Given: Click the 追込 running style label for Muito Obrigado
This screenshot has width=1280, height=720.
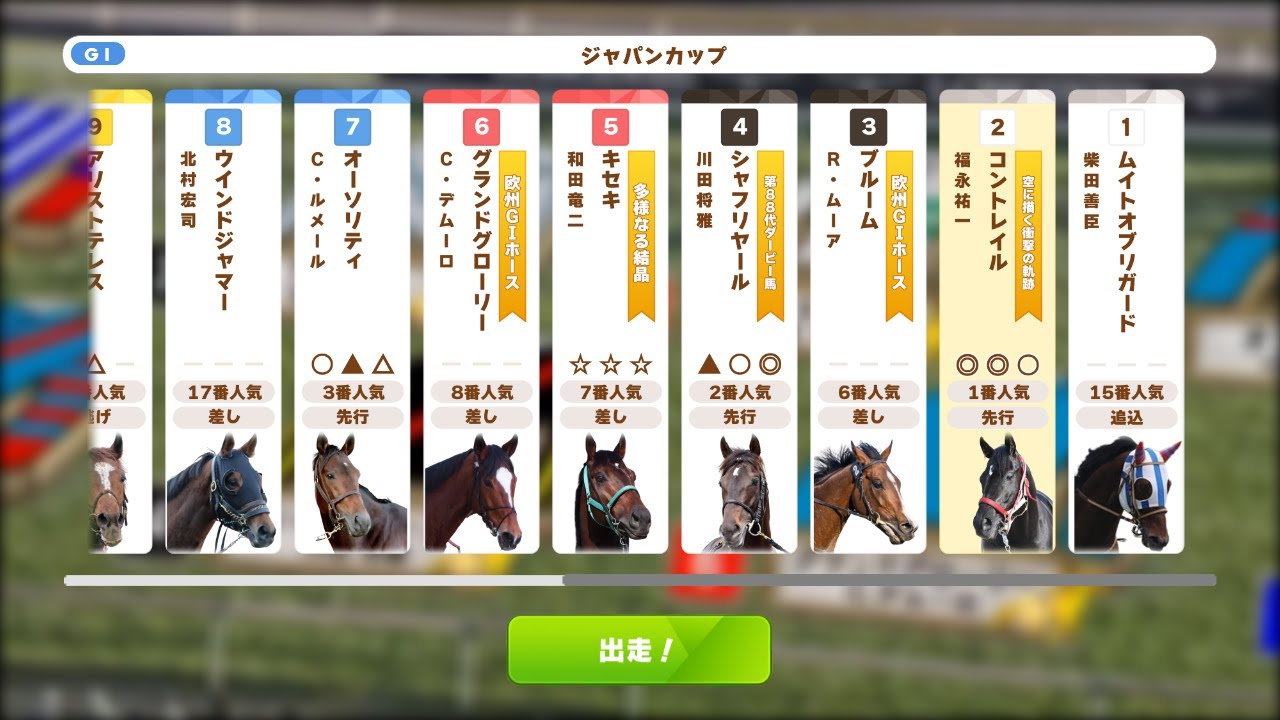Looking at the screenshot, I should [x=1125, y=417].
